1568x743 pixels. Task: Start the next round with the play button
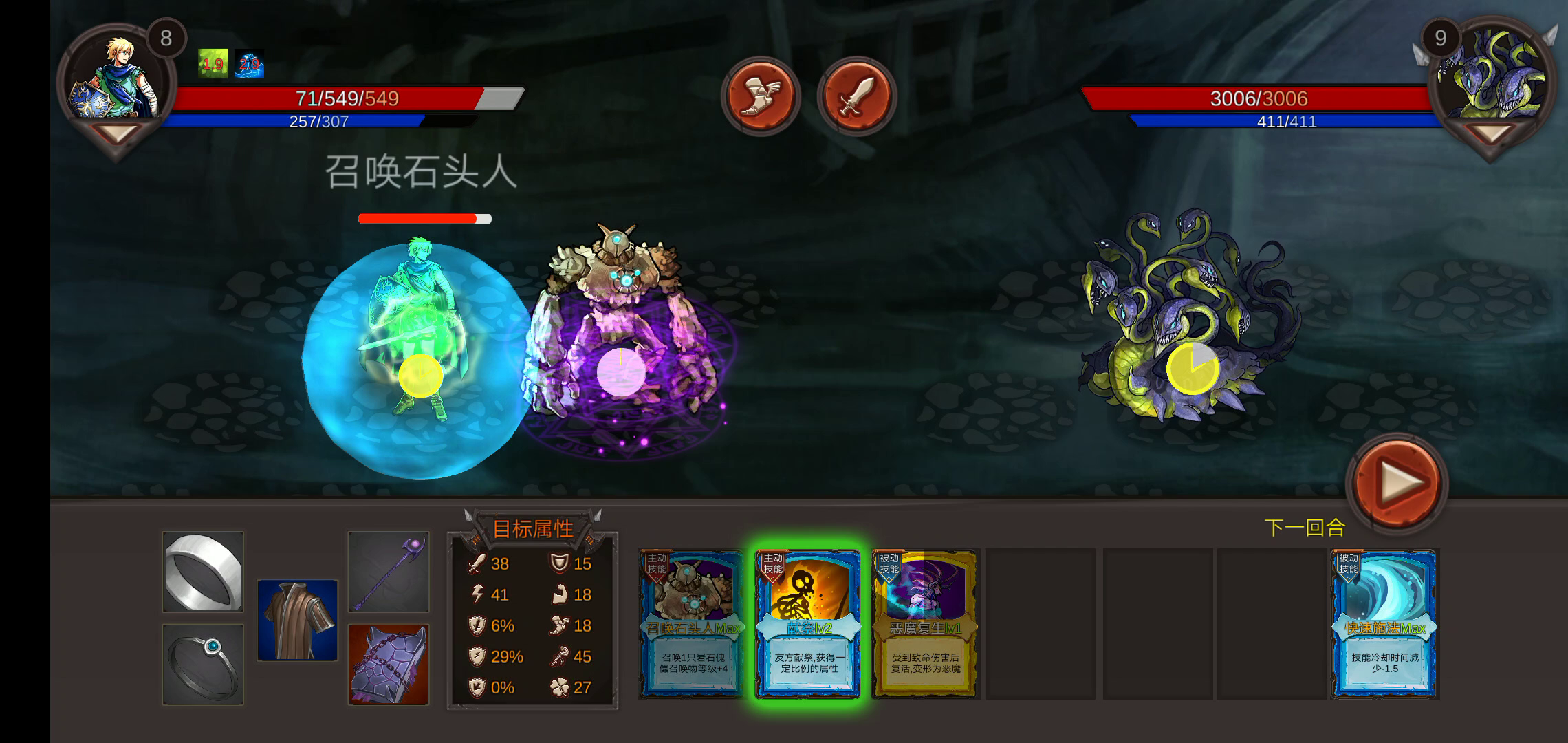pos(1396,483)
